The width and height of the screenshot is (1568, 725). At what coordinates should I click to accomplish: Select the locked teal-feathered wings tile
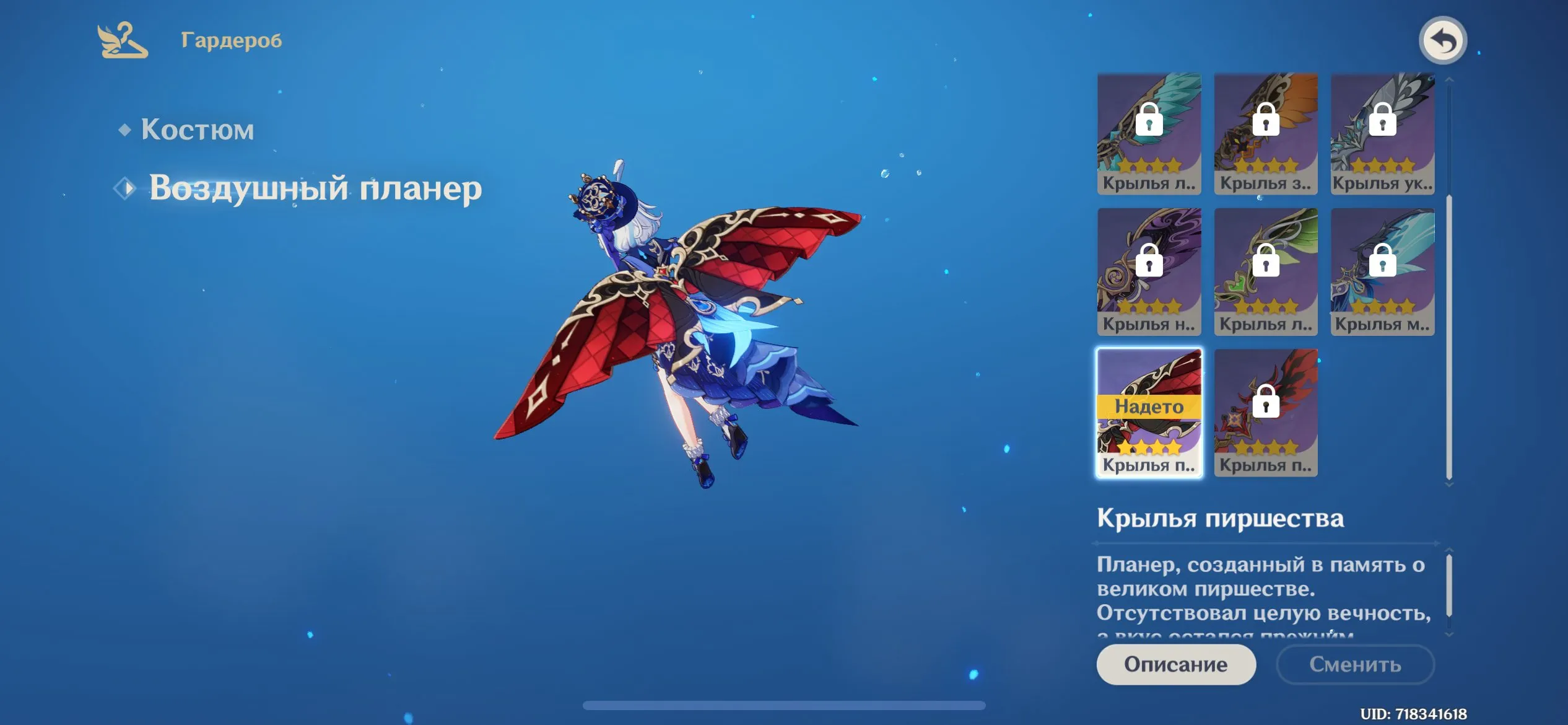click(x=1149, y=133)
